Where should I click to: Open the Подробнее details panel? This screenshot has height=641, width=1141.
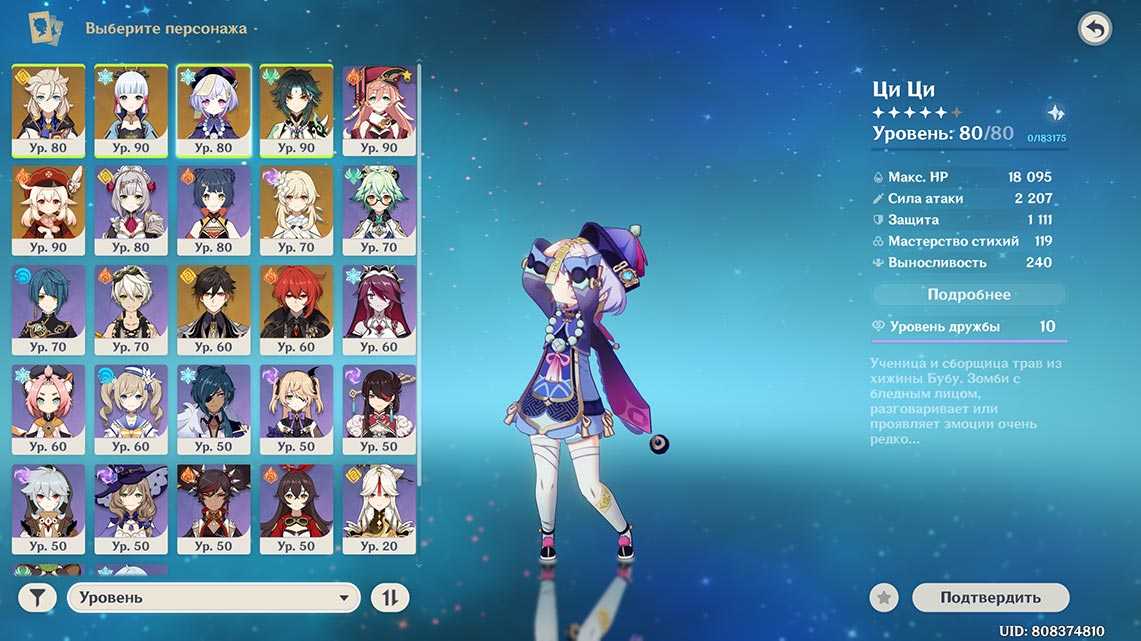pos(969,295)
